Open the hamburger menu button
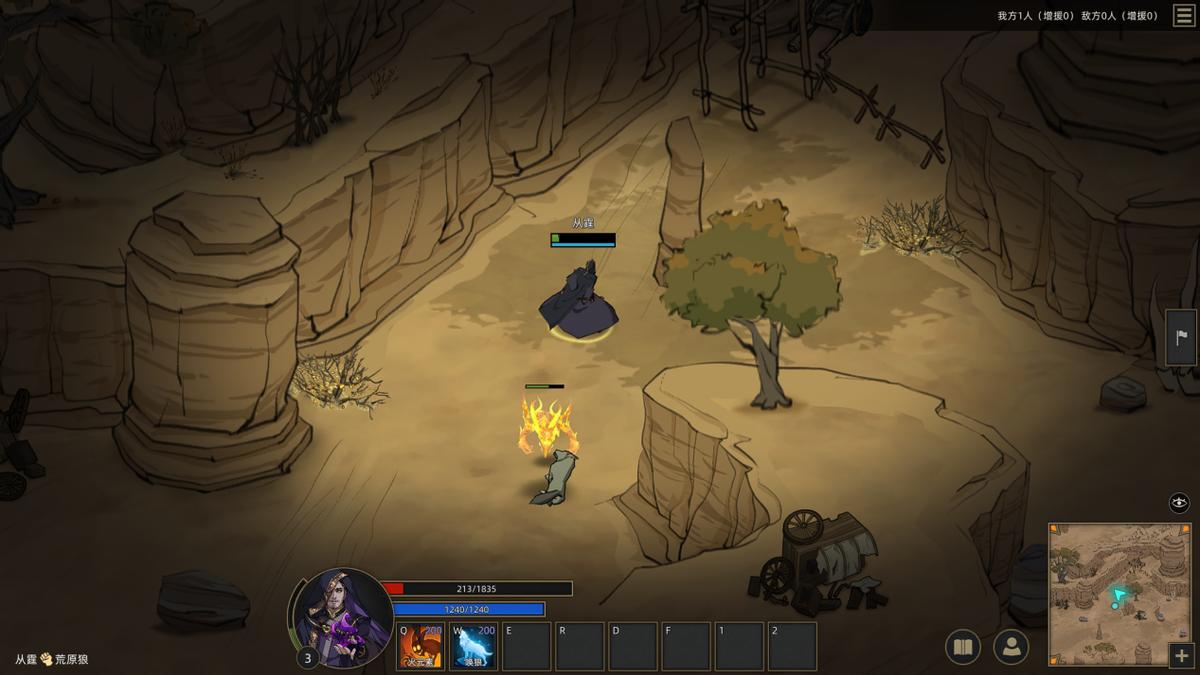Image resolution: width=1200 pixels, height=675 pixels. coord(1183,15)
